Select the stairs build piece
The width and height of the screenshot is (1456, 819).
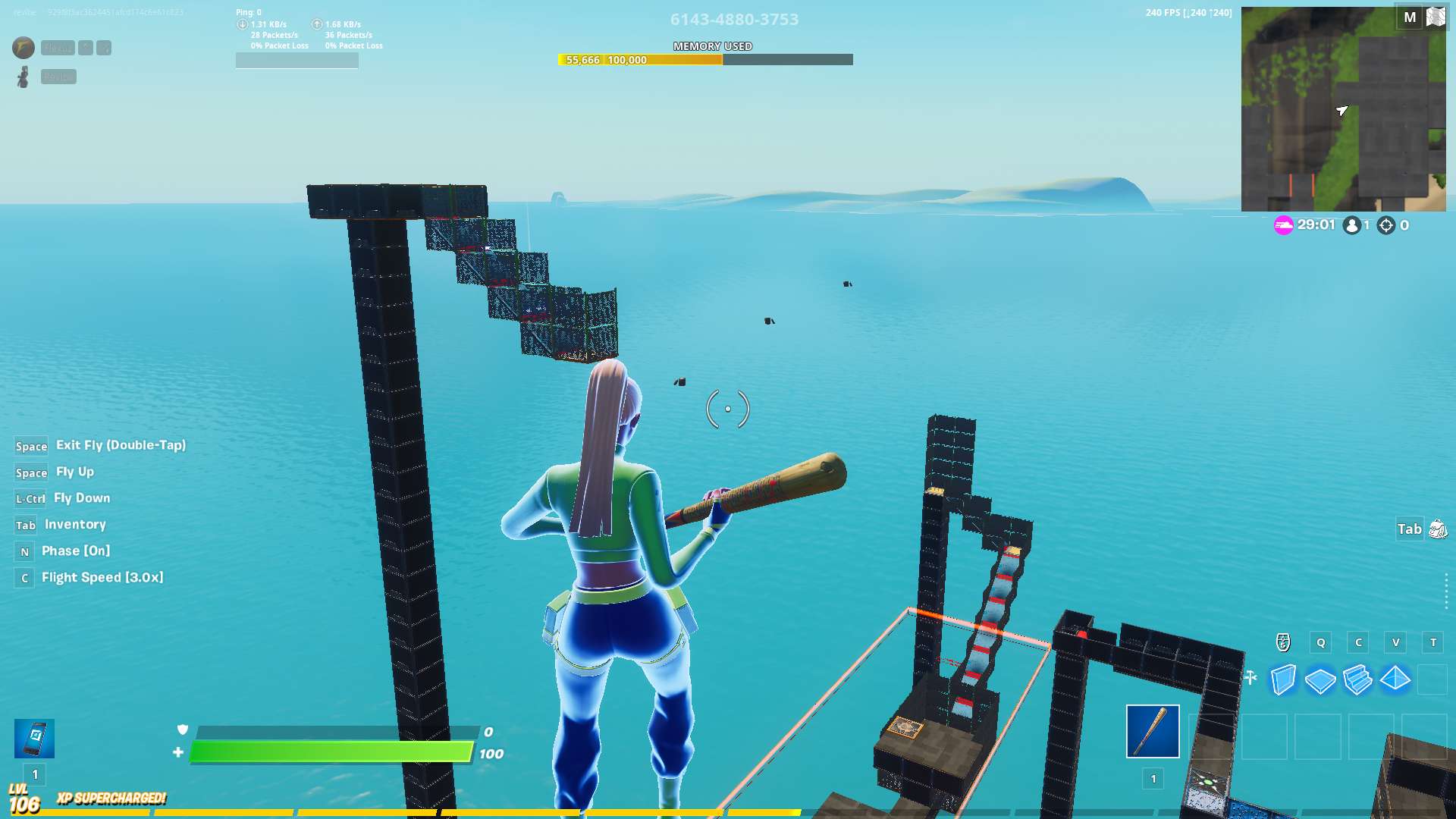point(1357,681)
